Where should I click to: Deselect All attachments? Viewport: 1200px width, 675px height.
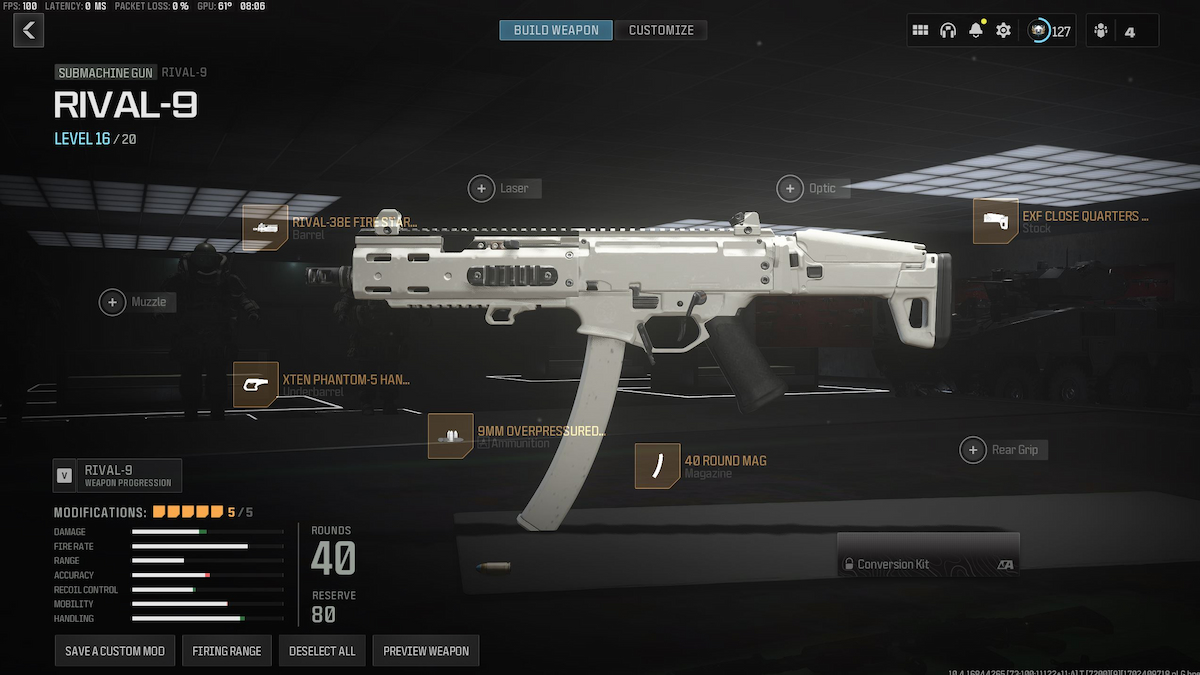[322, 651]
